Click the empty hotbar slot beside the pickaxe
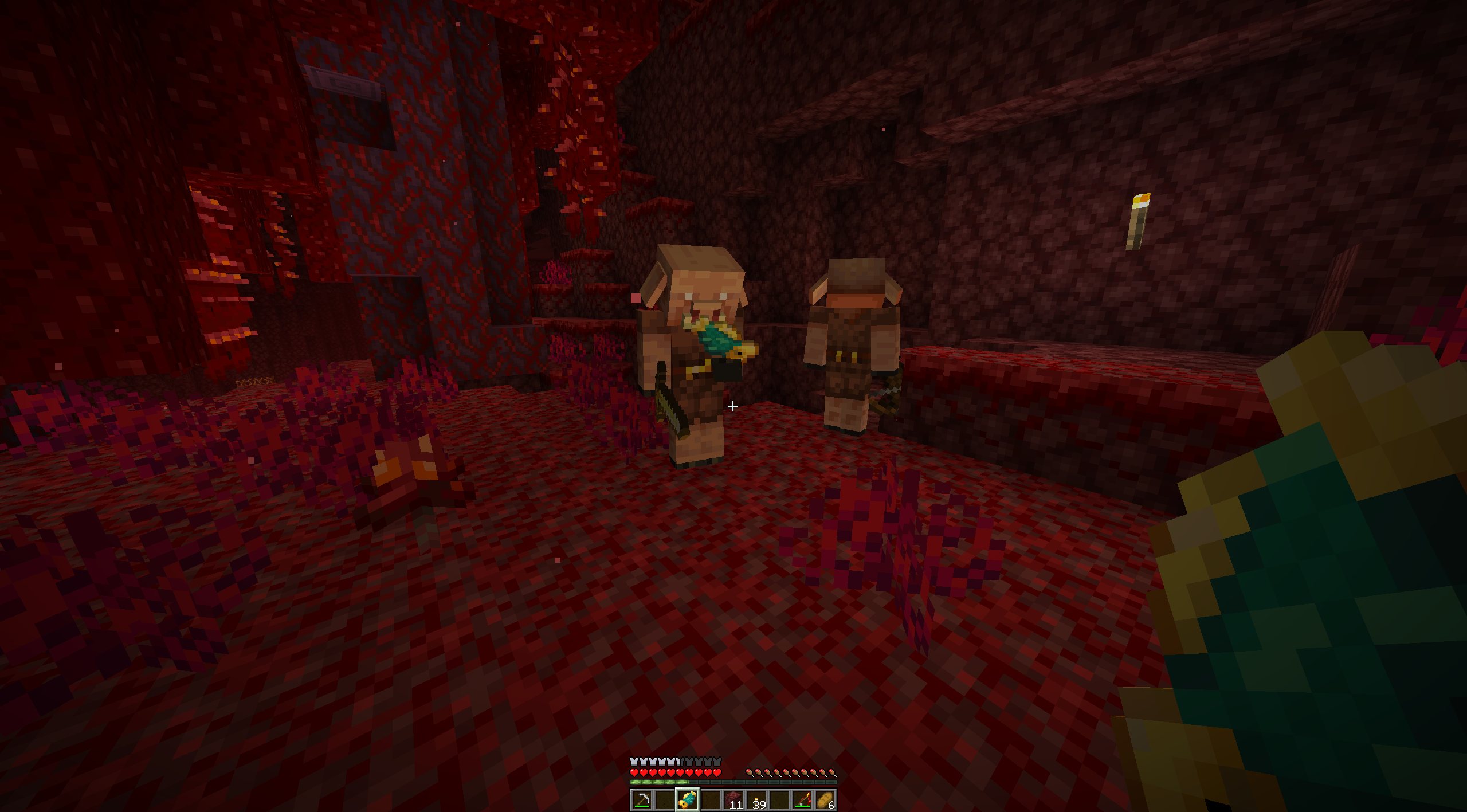The image size is (1467, 812). pyautogui.click(x=665, y=801)
